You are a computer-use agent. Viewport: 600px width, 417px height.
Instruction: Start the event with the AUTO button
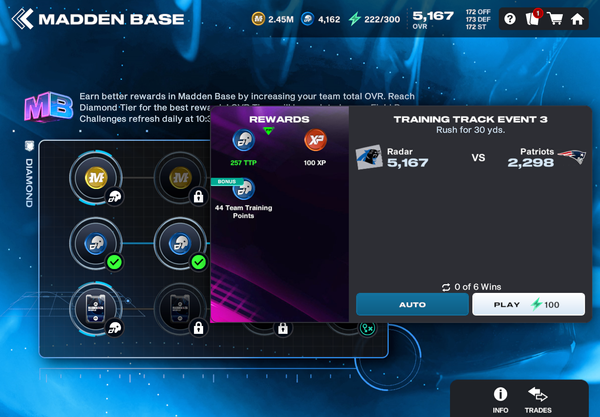click(x=411, y=304)
